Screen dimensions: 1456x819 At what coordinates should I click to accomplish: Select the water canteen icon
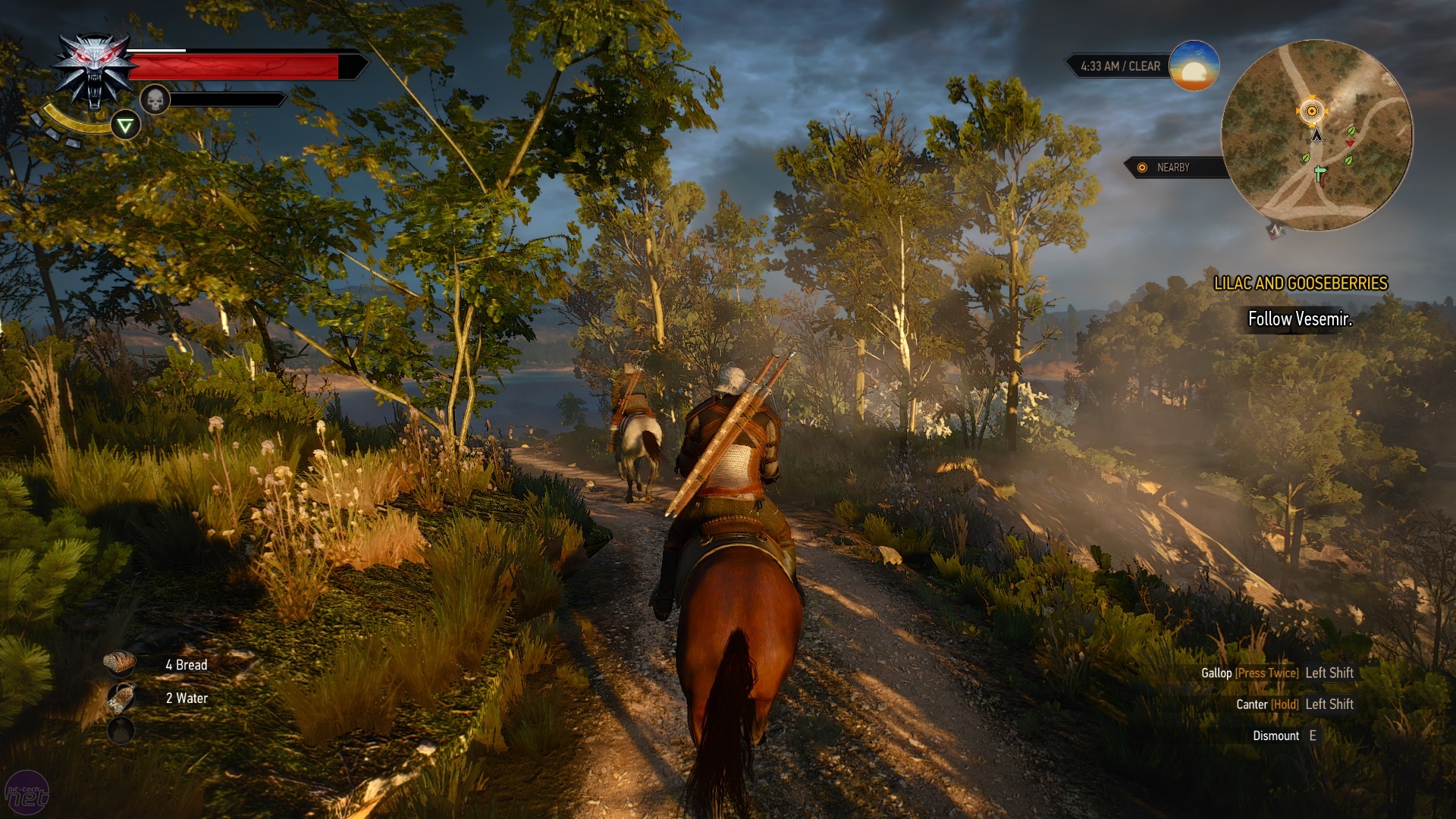(121, 698)
